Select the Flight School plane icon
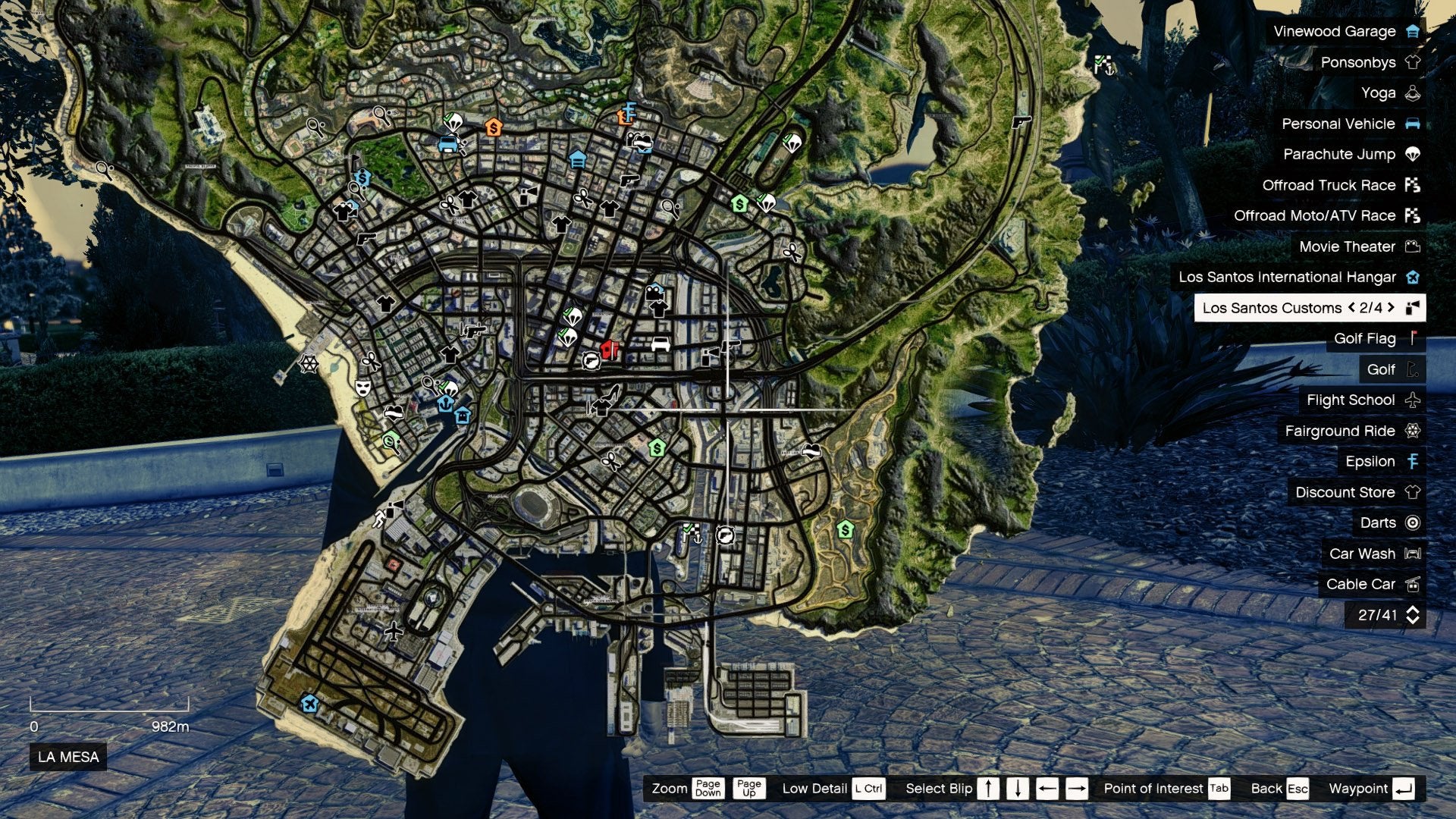 [x=1411, y=400]
